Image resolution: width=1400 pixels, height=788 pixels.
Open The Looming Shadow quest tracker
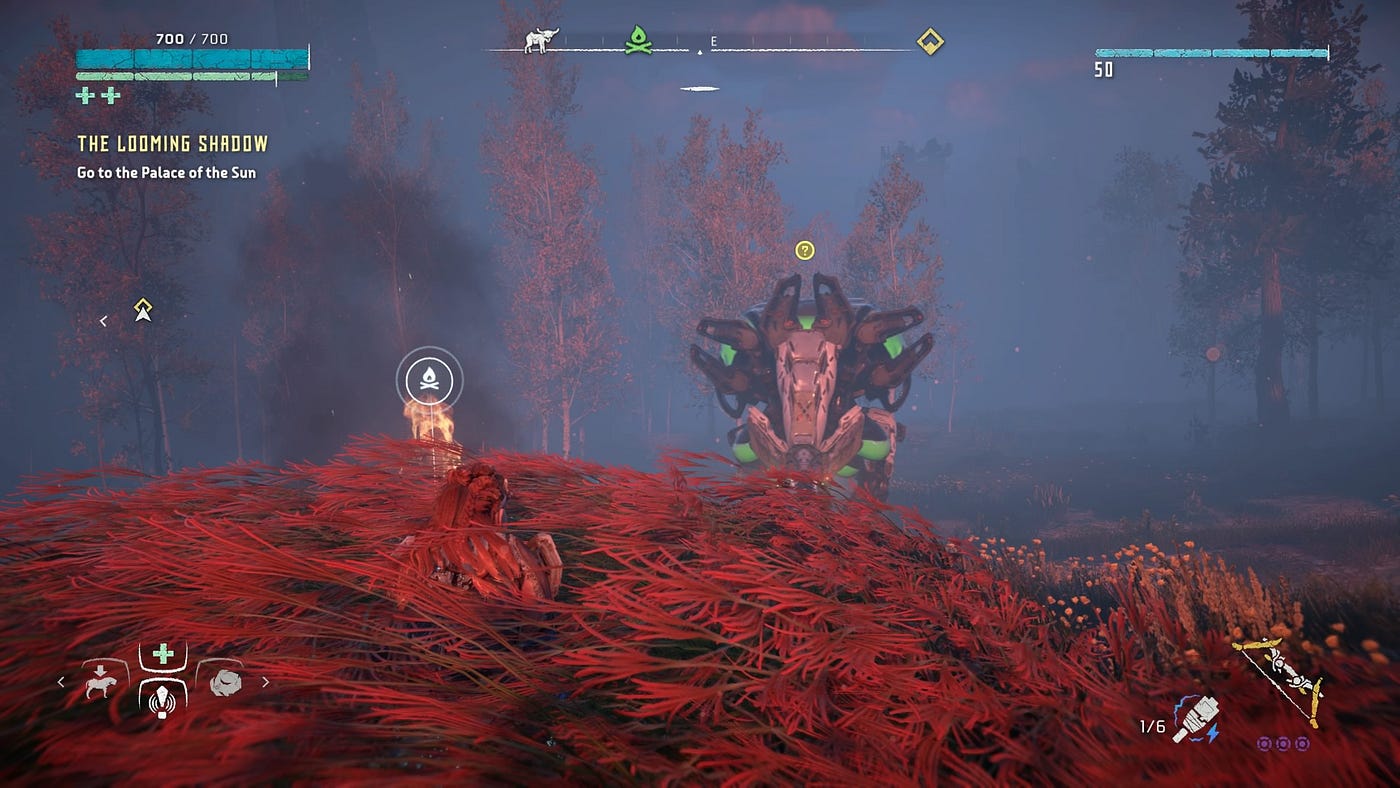pyautogui.click(x=172, y=144)
